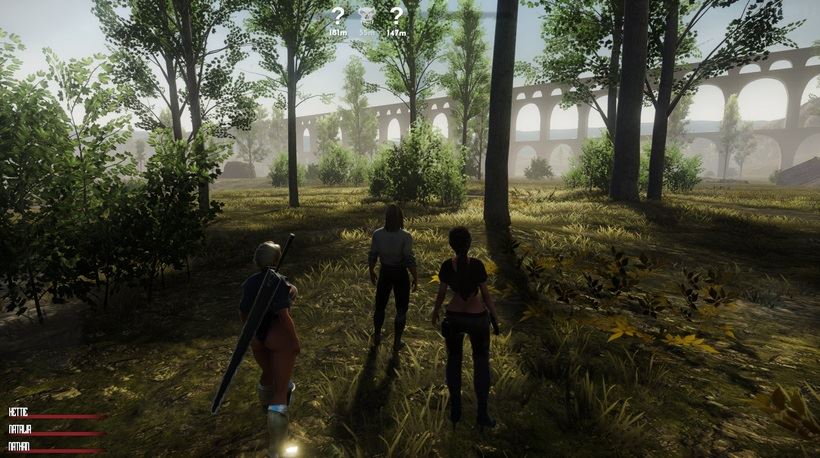Click the question mark marker at 181m
820x458 pixels.
coord(338,16)
